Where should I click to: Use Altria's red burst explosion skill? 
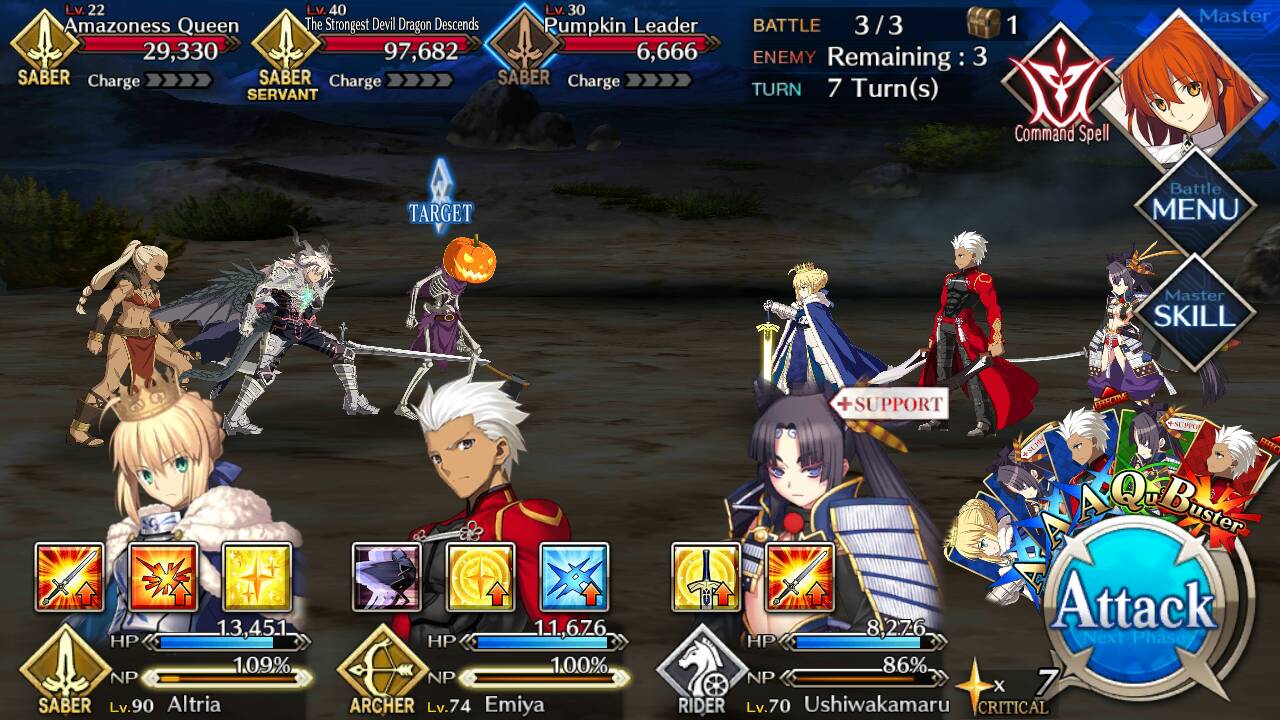click(x=163, y=577)
